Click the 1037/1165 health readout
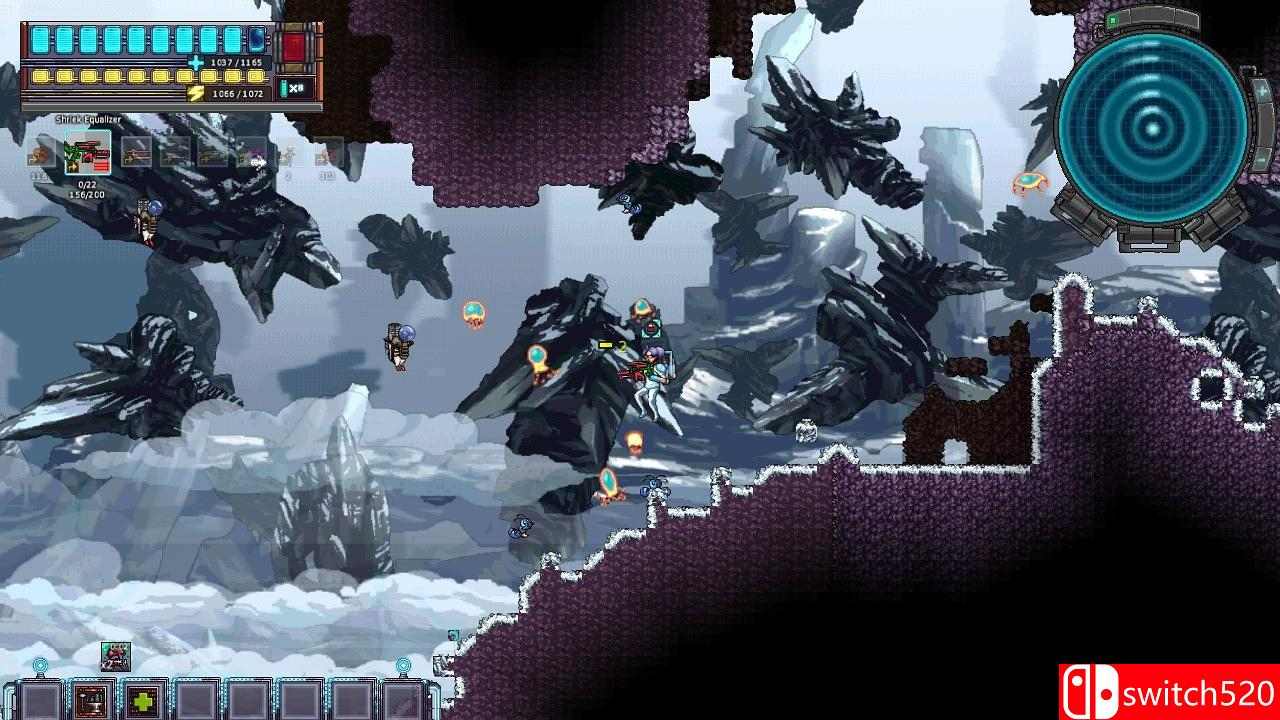The image size is (1280, 720). 235,62
